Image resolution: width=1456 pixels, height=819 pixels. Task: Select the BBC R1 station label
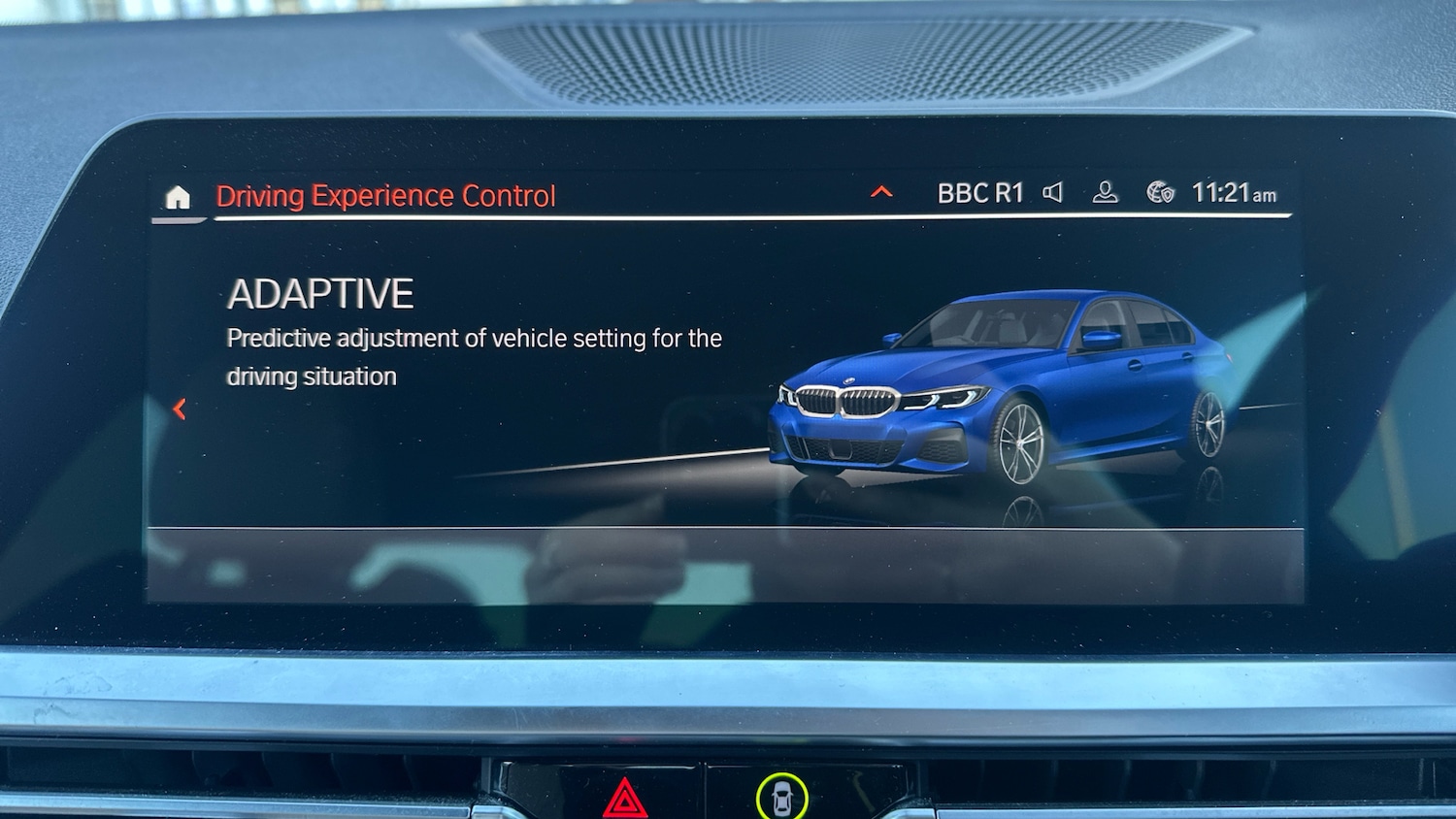[x=979, y=192]
